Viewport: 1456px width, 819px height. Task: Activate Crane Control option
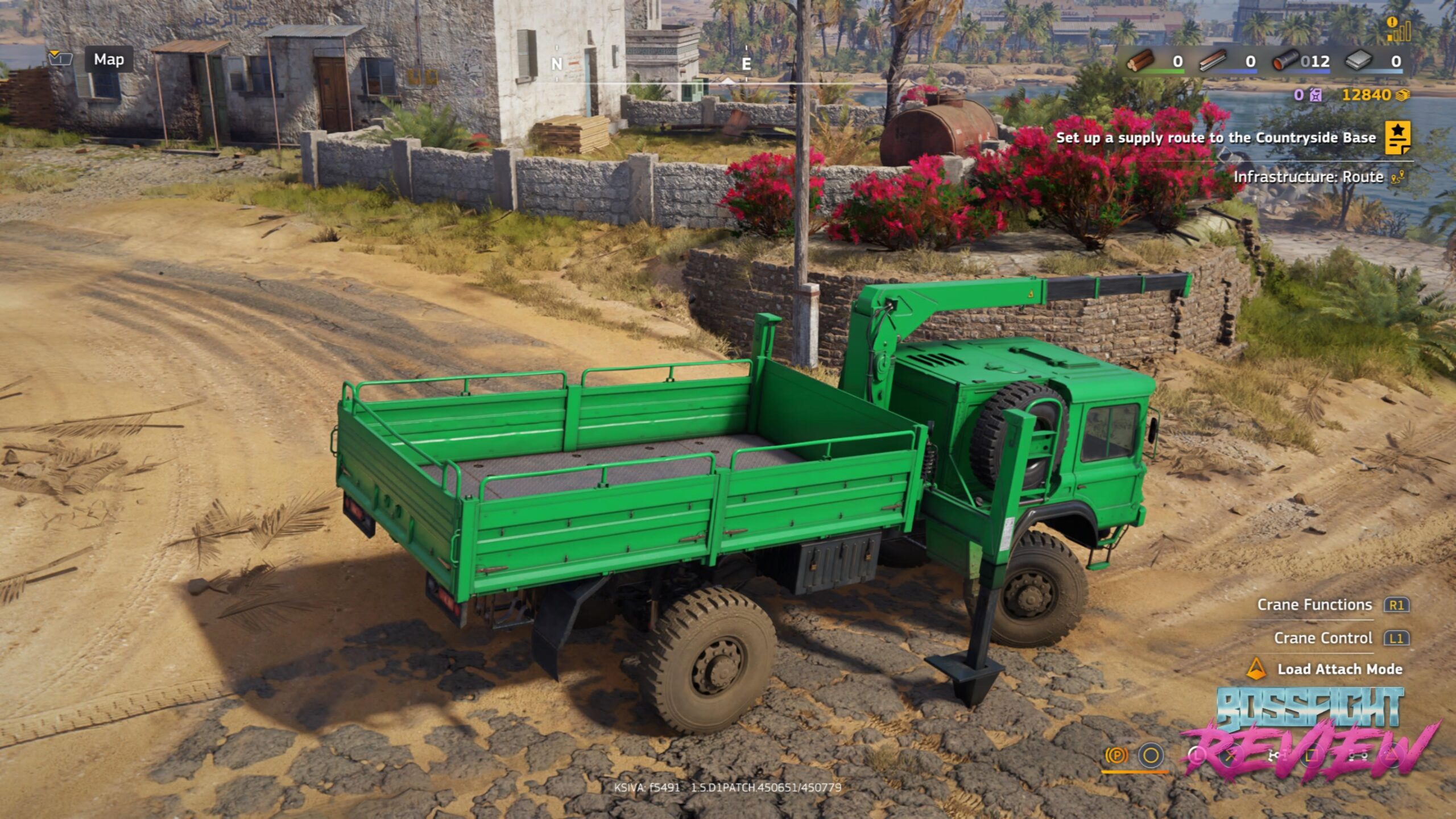(1323, 638)
